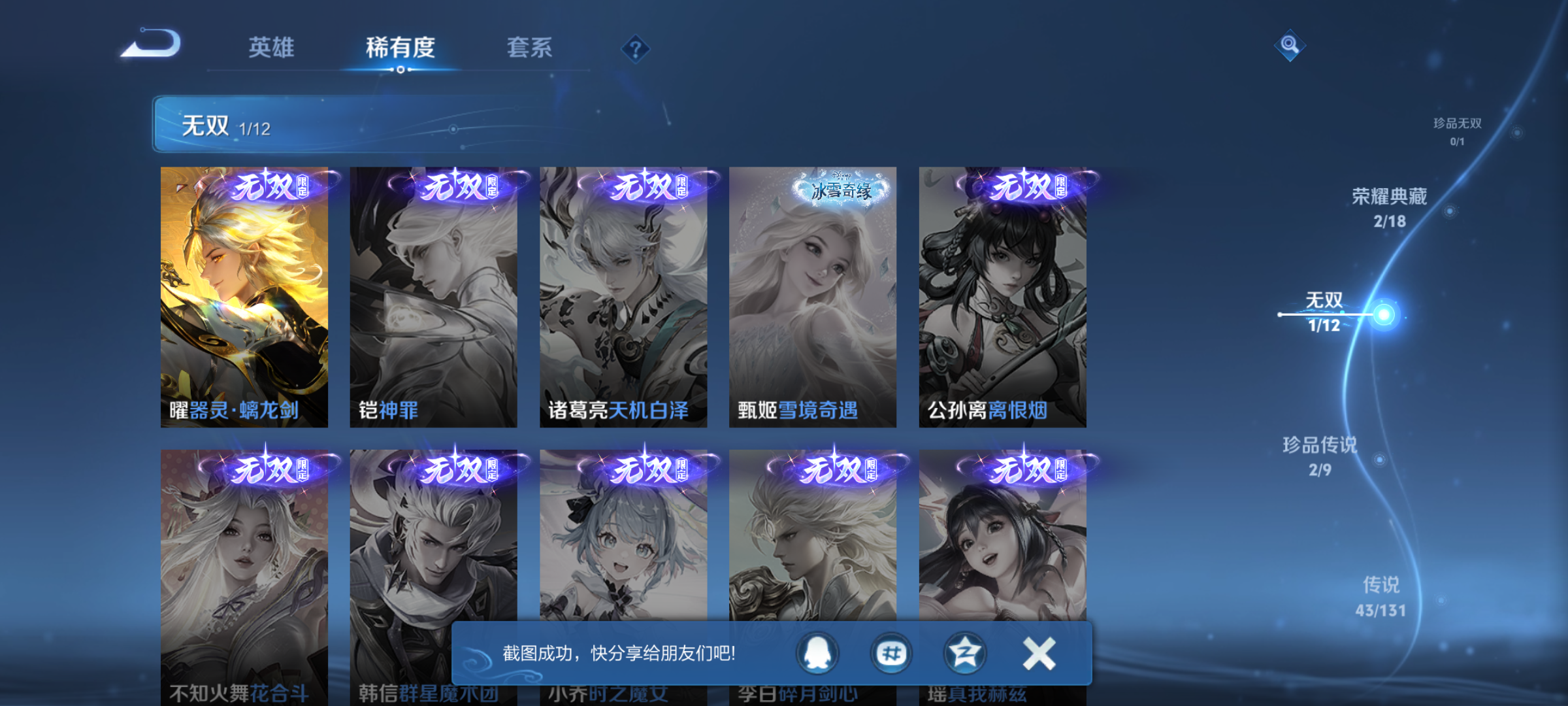Share screenshot using the hashtag topic icon
The height and width of the screenshot is (706, 1568).
pyautogui.click(x=893, y=652)
